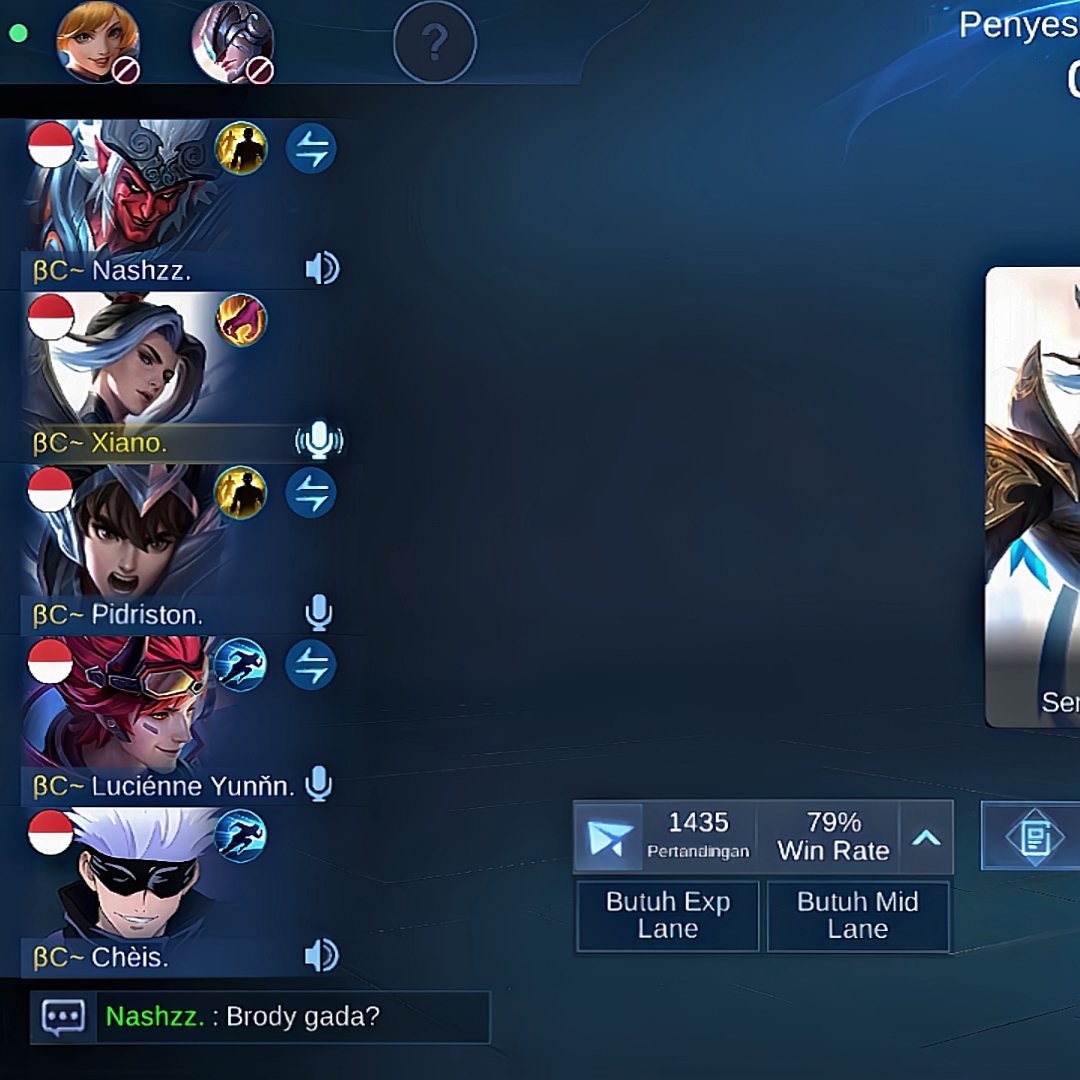Viewport: 1080px width, 1080px height.
Task: Send the "Butuh Mid Lane" quick message
Action: point(857,915)
